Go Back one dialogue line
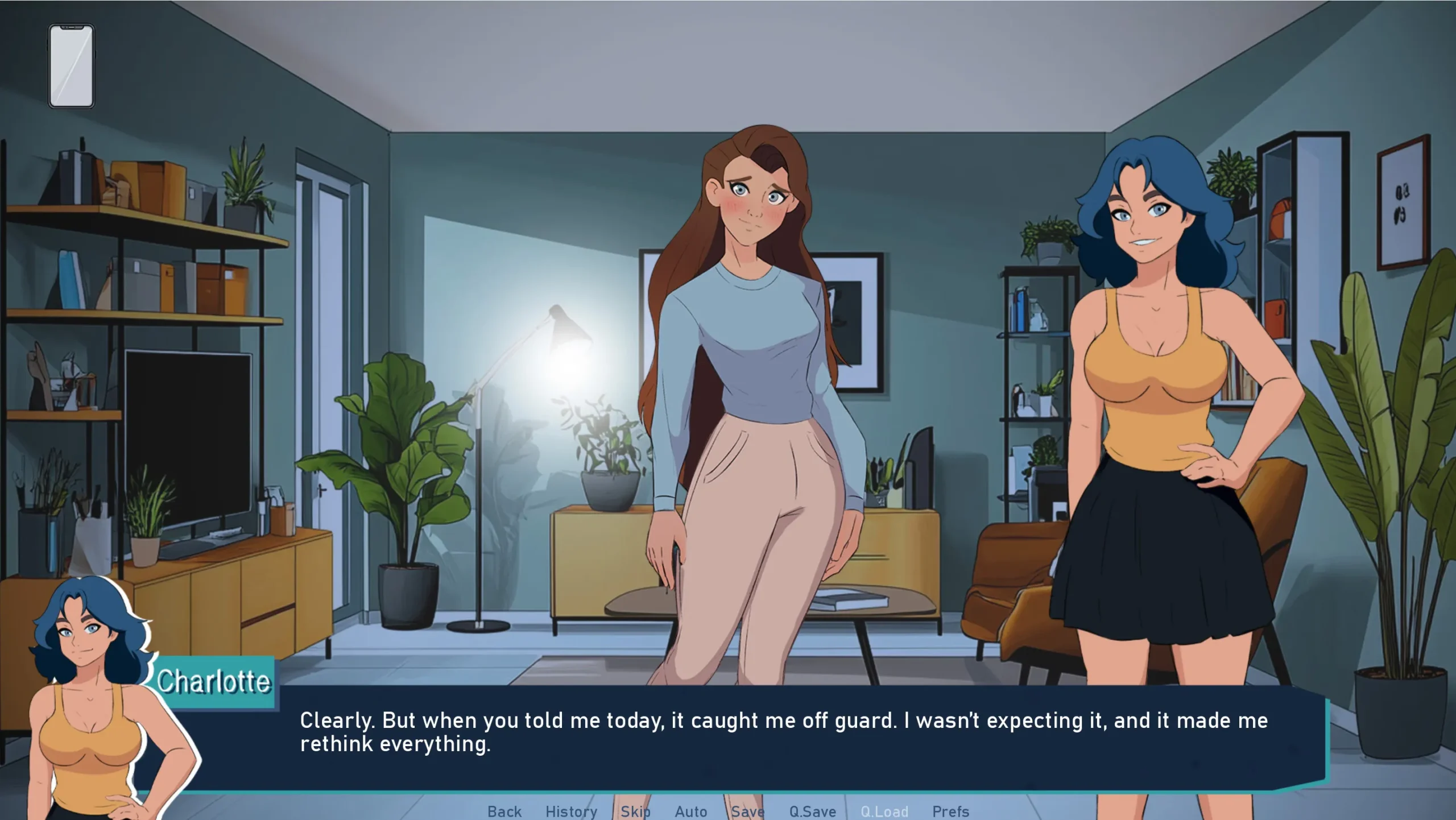Screen dimensions: 1456x820 (x=504, y=811)
